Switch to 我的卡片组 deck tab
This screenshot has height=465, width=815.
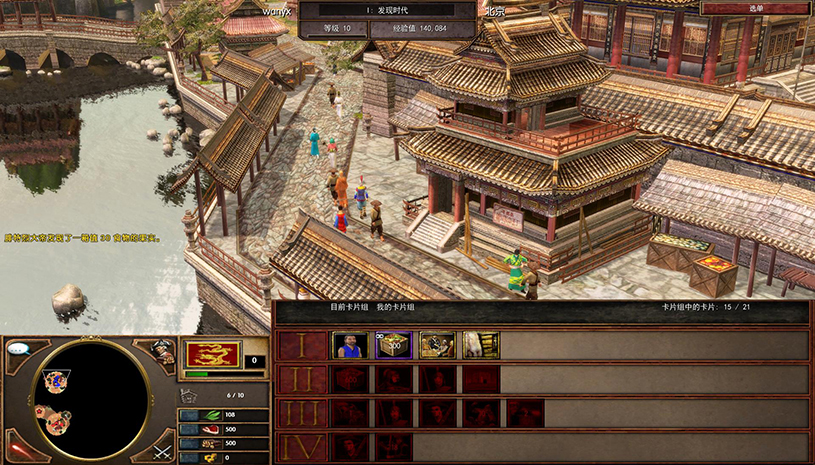tap(395, 307)
